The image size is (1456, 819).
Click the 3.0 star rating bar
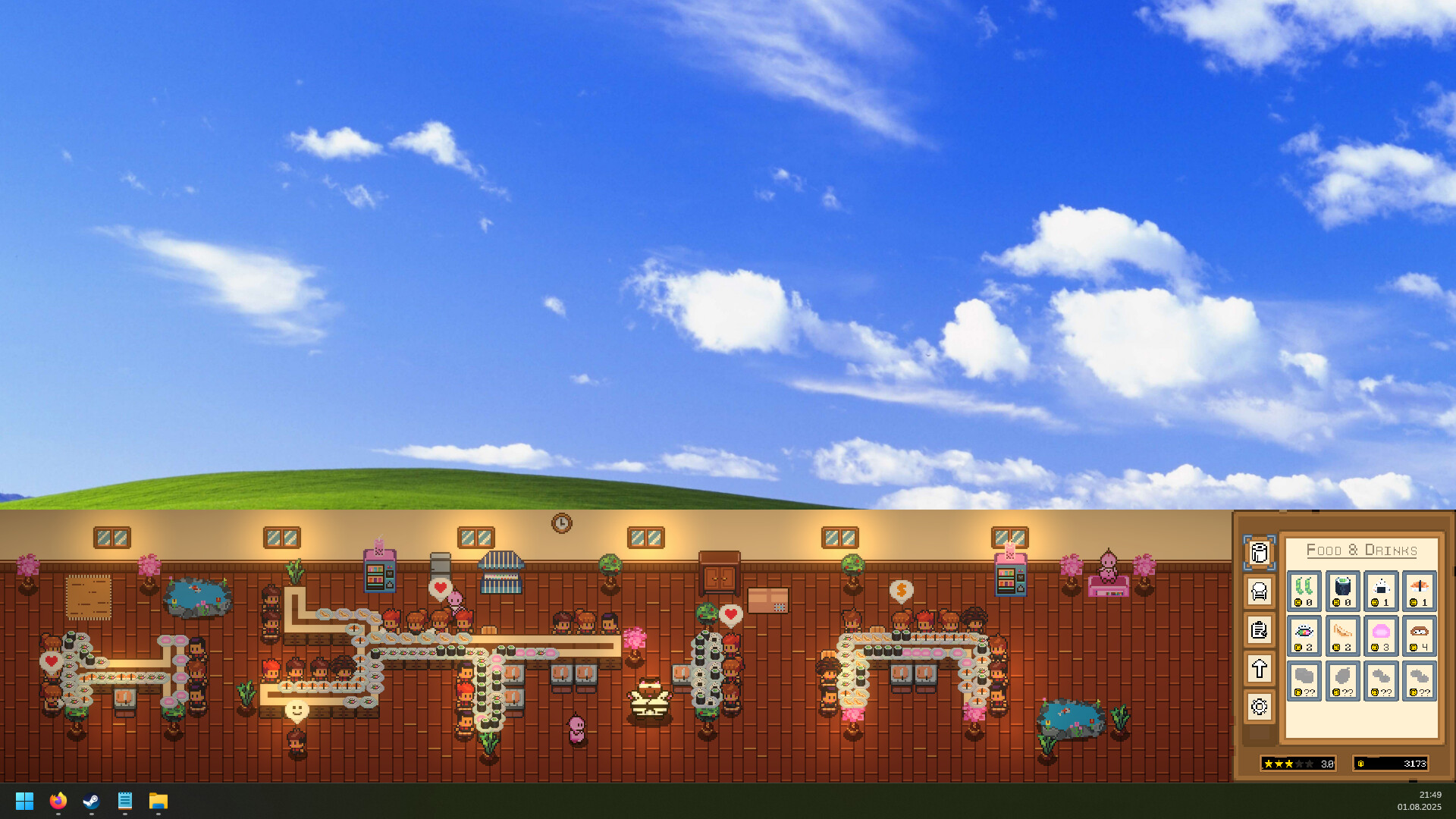(x=1298, y=764)
